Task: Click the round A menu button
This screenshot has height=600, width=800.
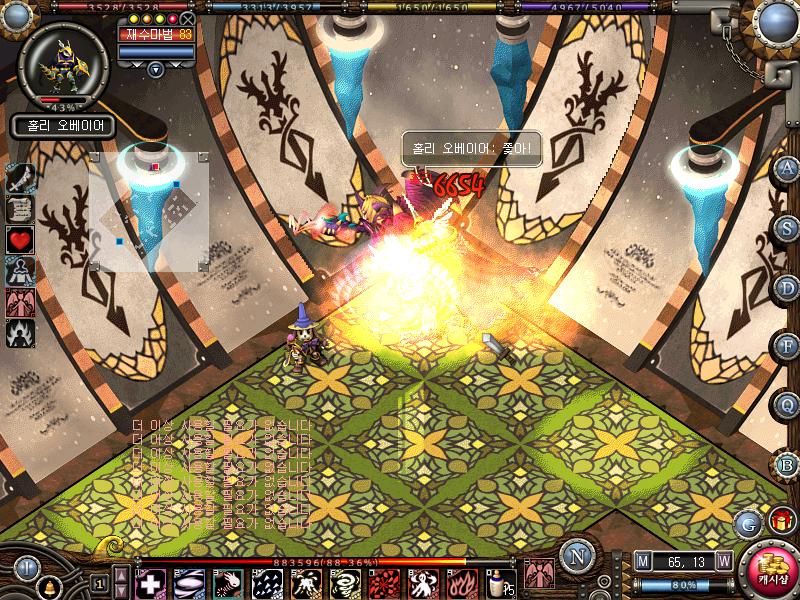Action: click(788, 168)
